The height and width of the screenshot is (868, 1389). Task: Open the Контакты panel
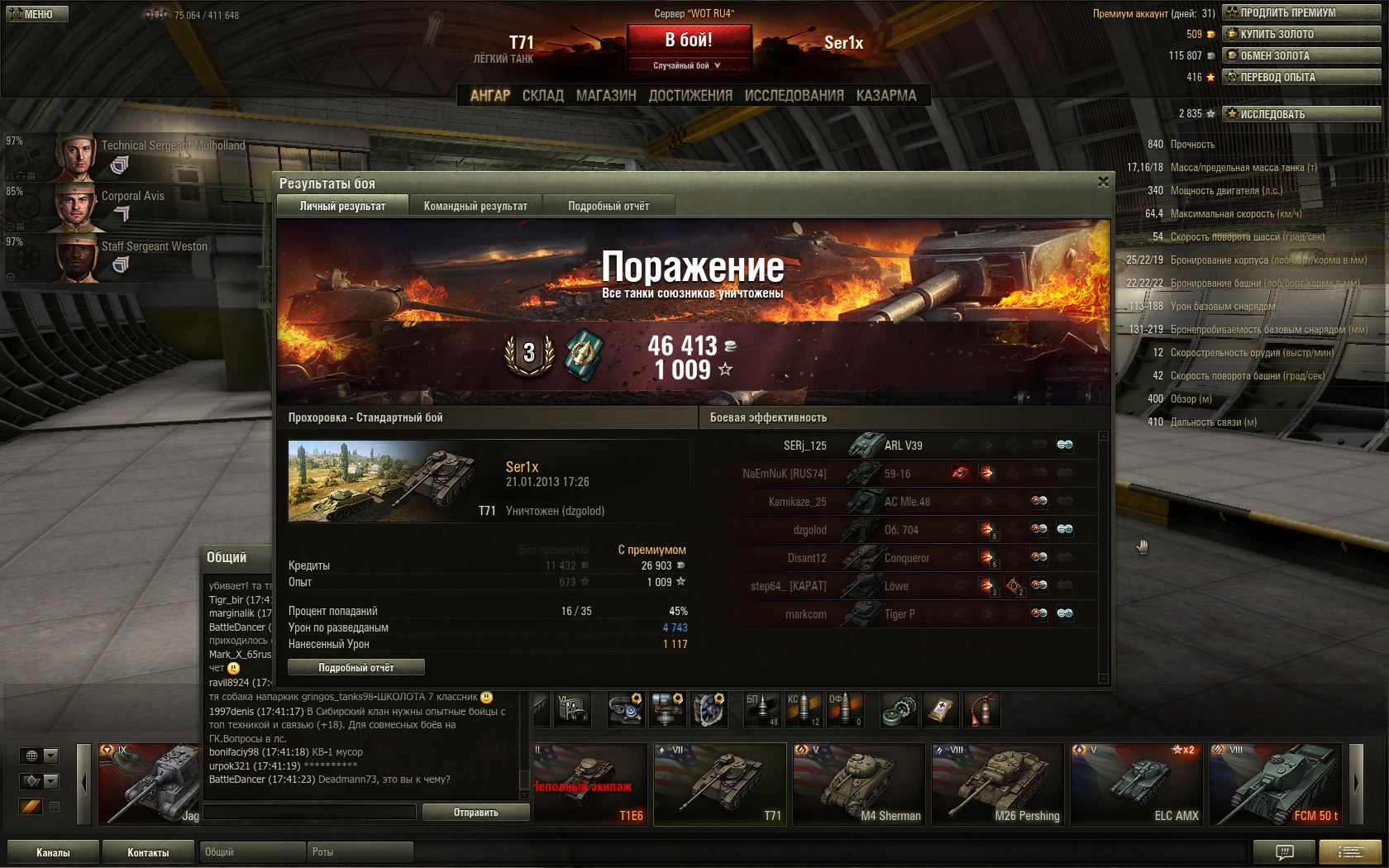tap(148, 852)
